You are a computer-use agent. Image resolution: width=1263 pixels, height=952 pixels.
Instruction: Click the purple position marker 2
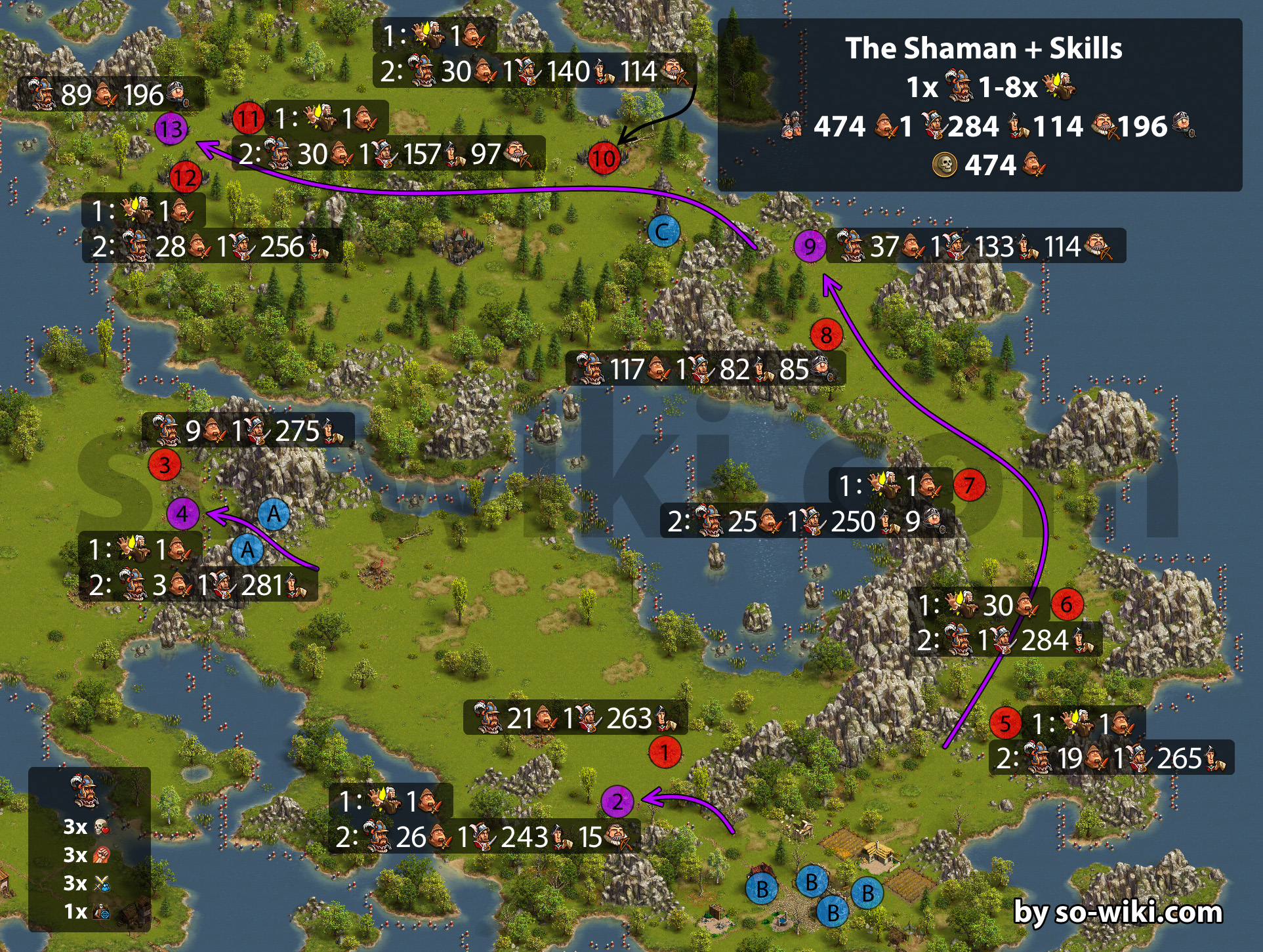[617, 801]
